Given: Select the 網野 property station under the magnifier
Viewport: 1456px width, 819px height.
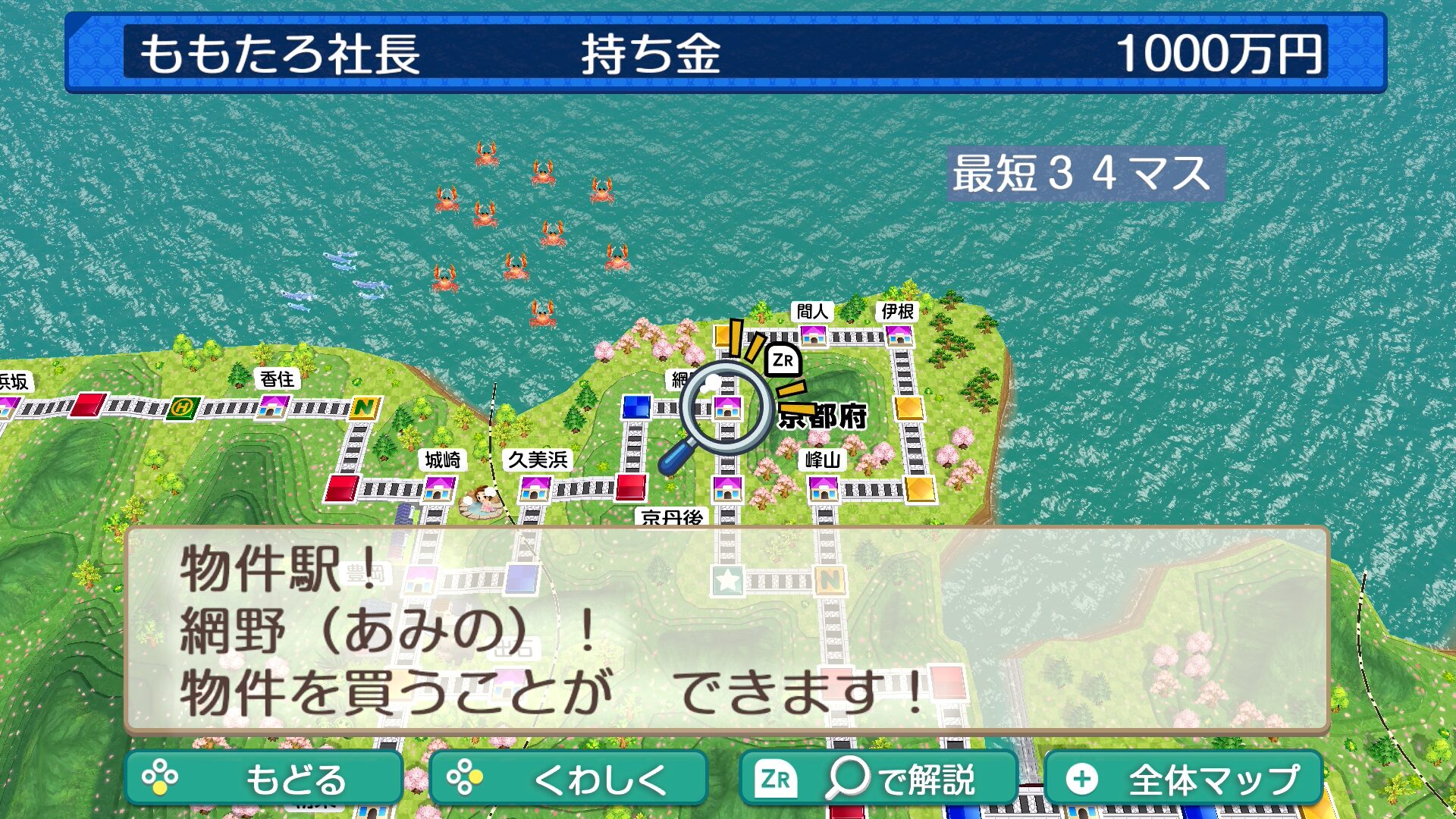Looking at the screenshot, I should tap(727, 409).
